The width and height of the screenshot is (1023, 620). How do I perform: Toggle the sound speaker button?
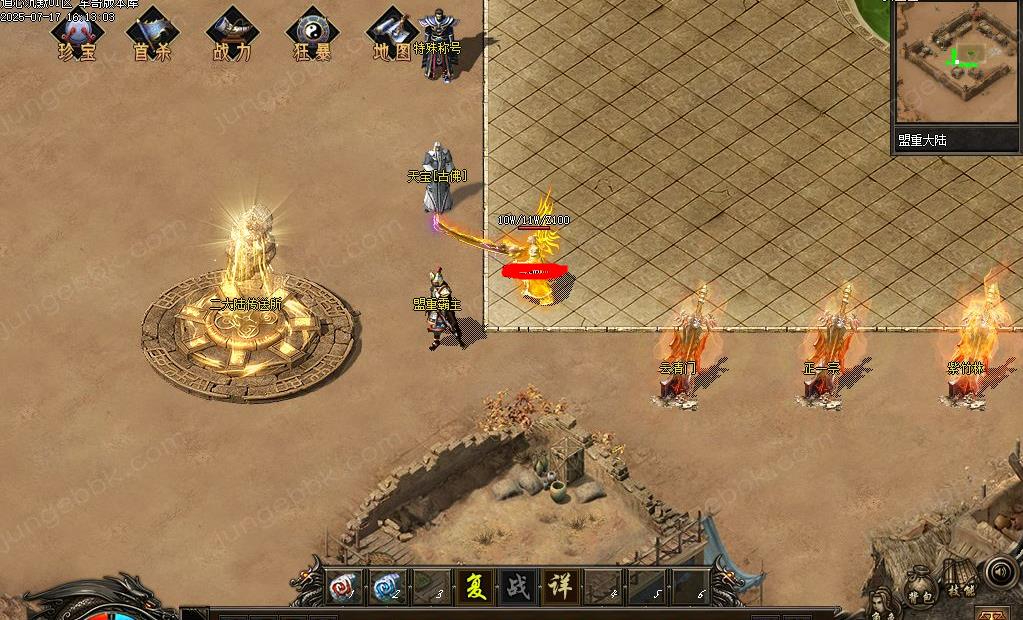(x=1000, y=571)
